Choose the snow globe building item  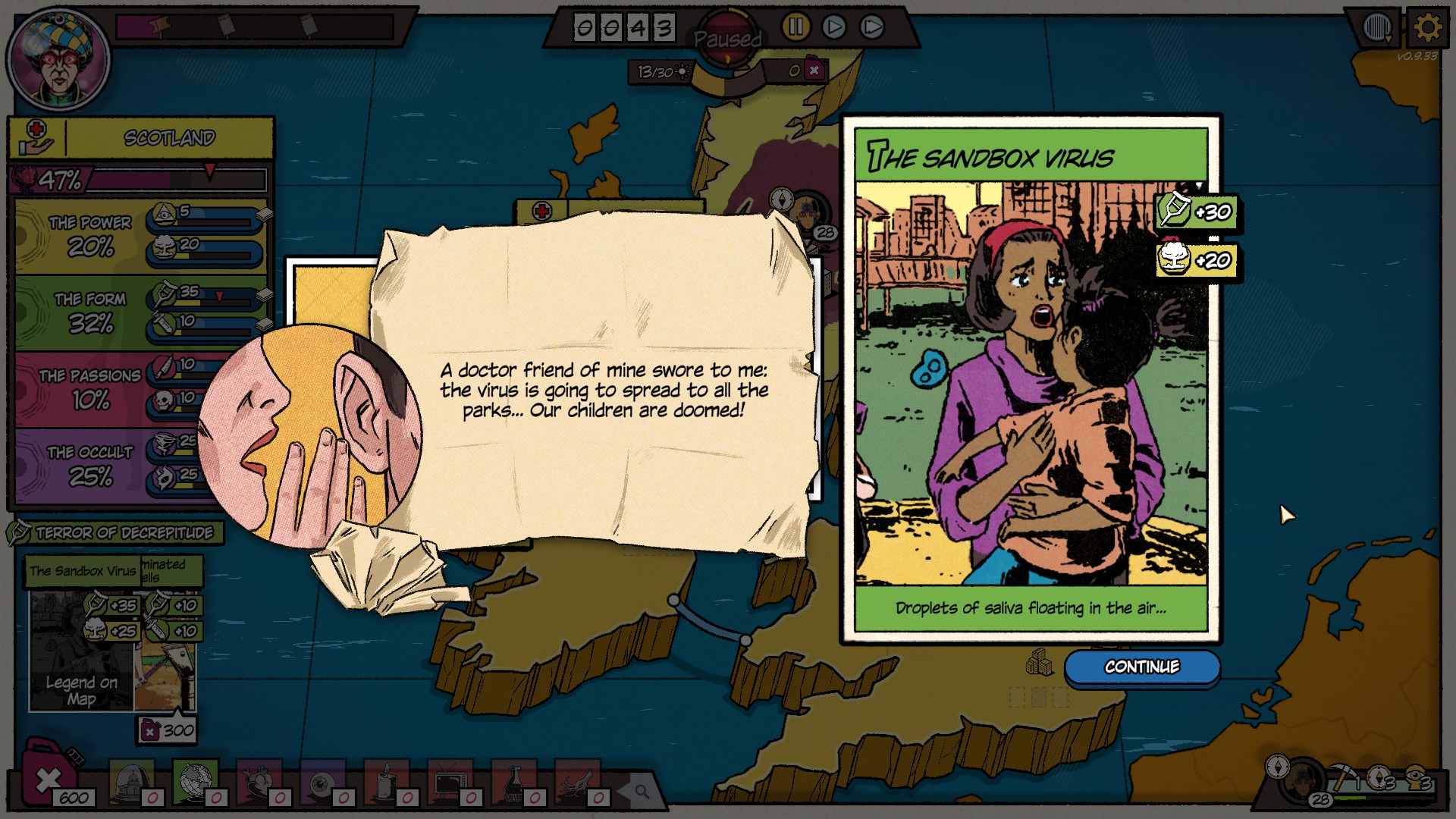point(131,781)
